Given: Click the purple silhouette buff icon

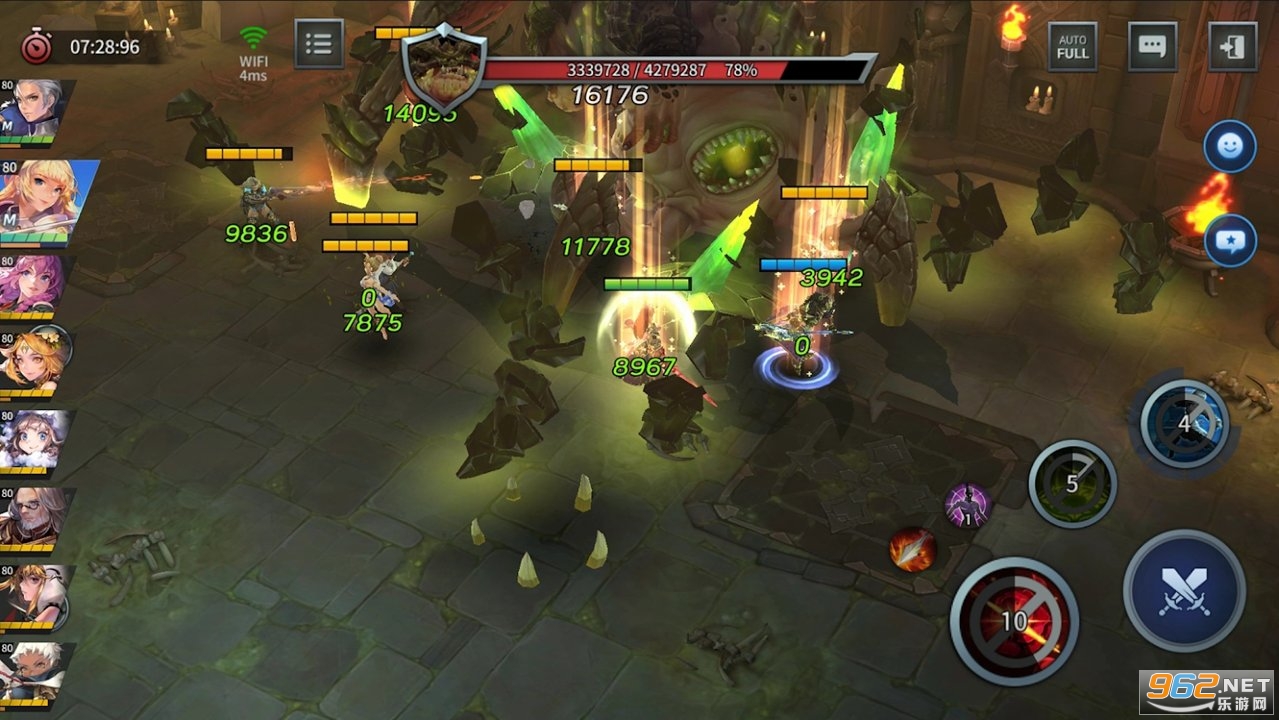Looking at the screenshot, I should coord(966,505).
